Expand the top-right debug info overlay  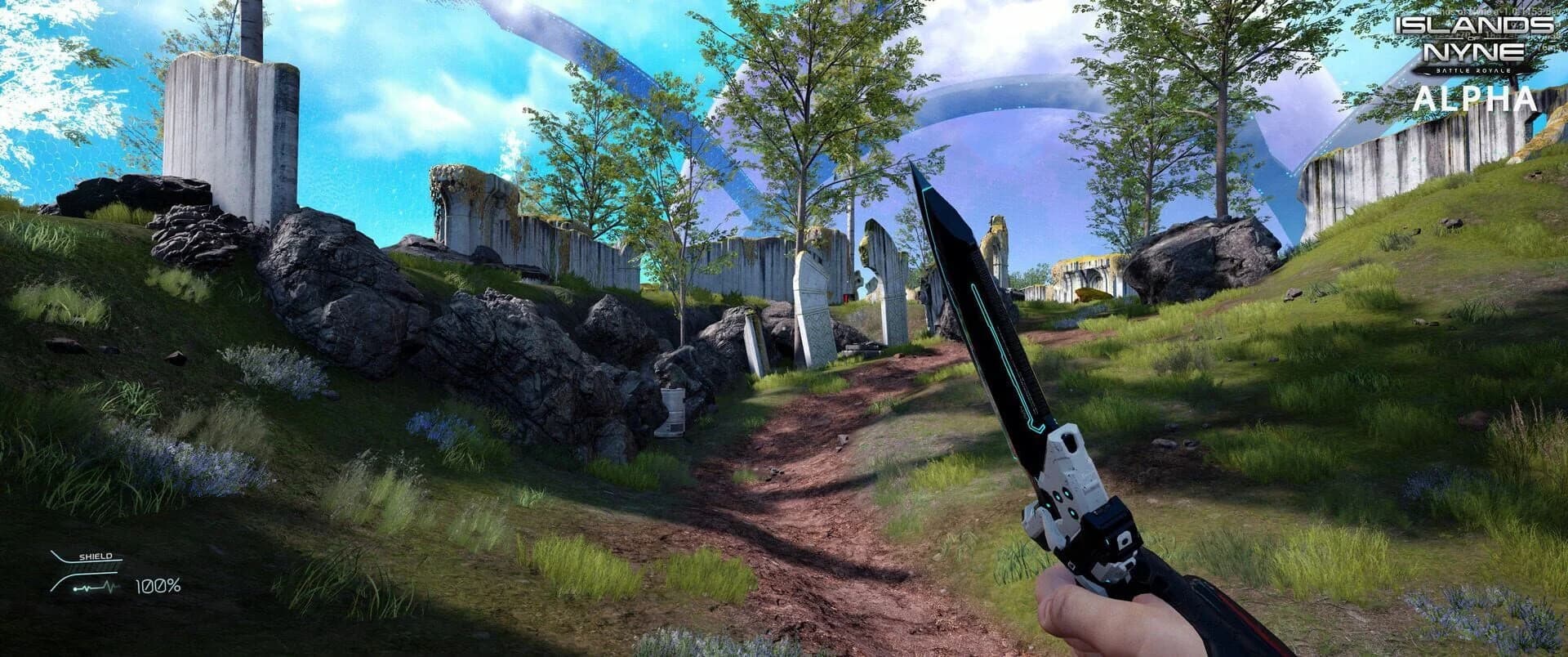[1489, 11]
